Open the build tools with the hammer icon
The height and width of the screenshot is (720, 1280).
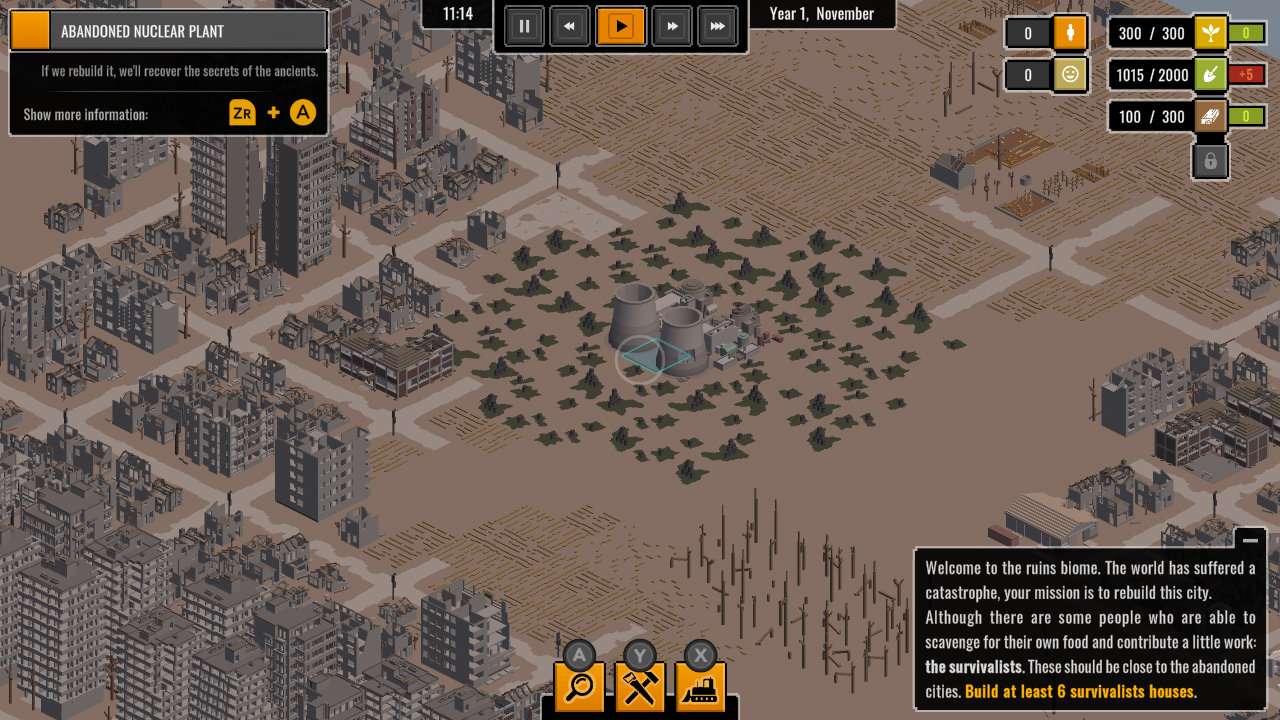point(640,687)
